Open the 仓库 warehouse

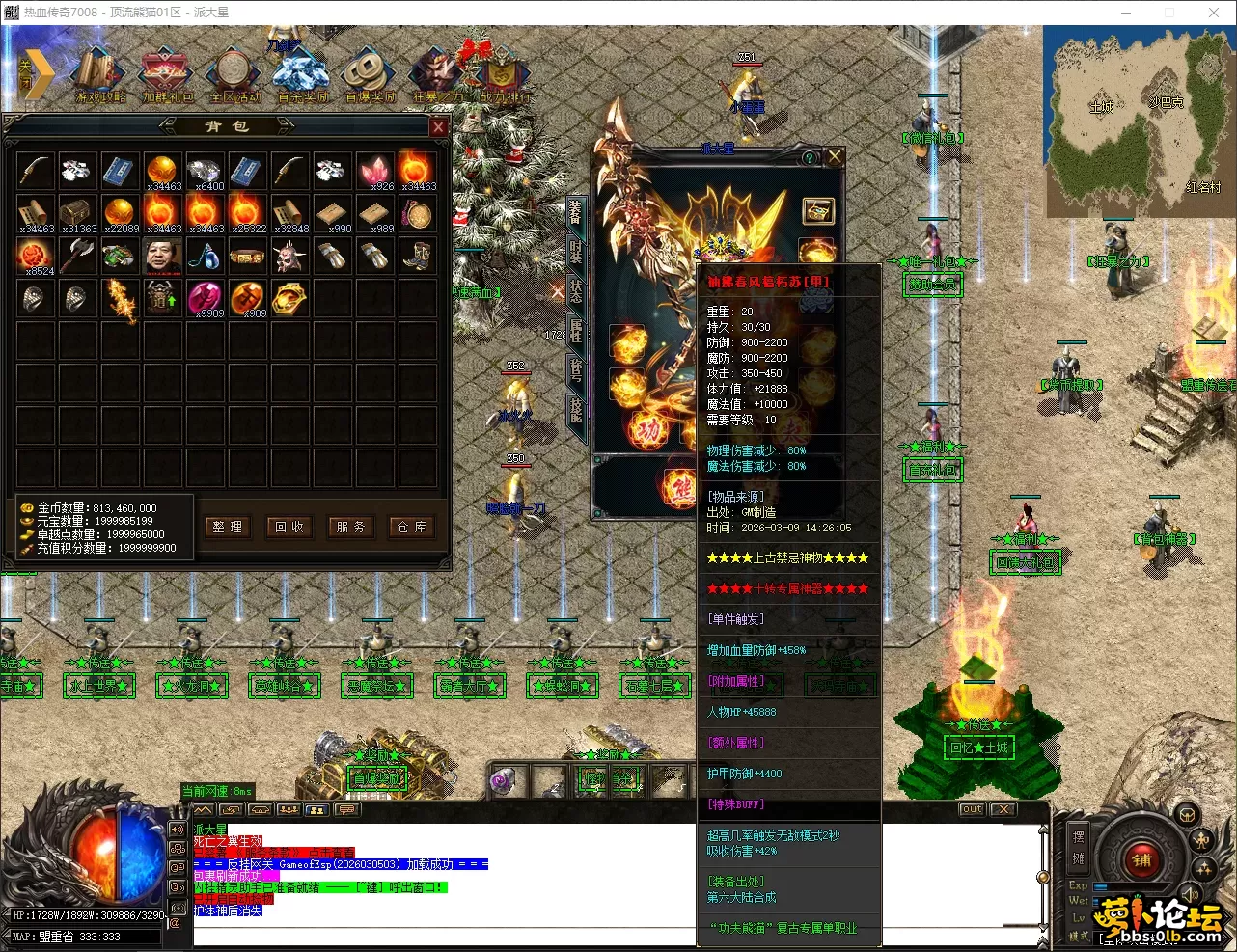(412, 527)
